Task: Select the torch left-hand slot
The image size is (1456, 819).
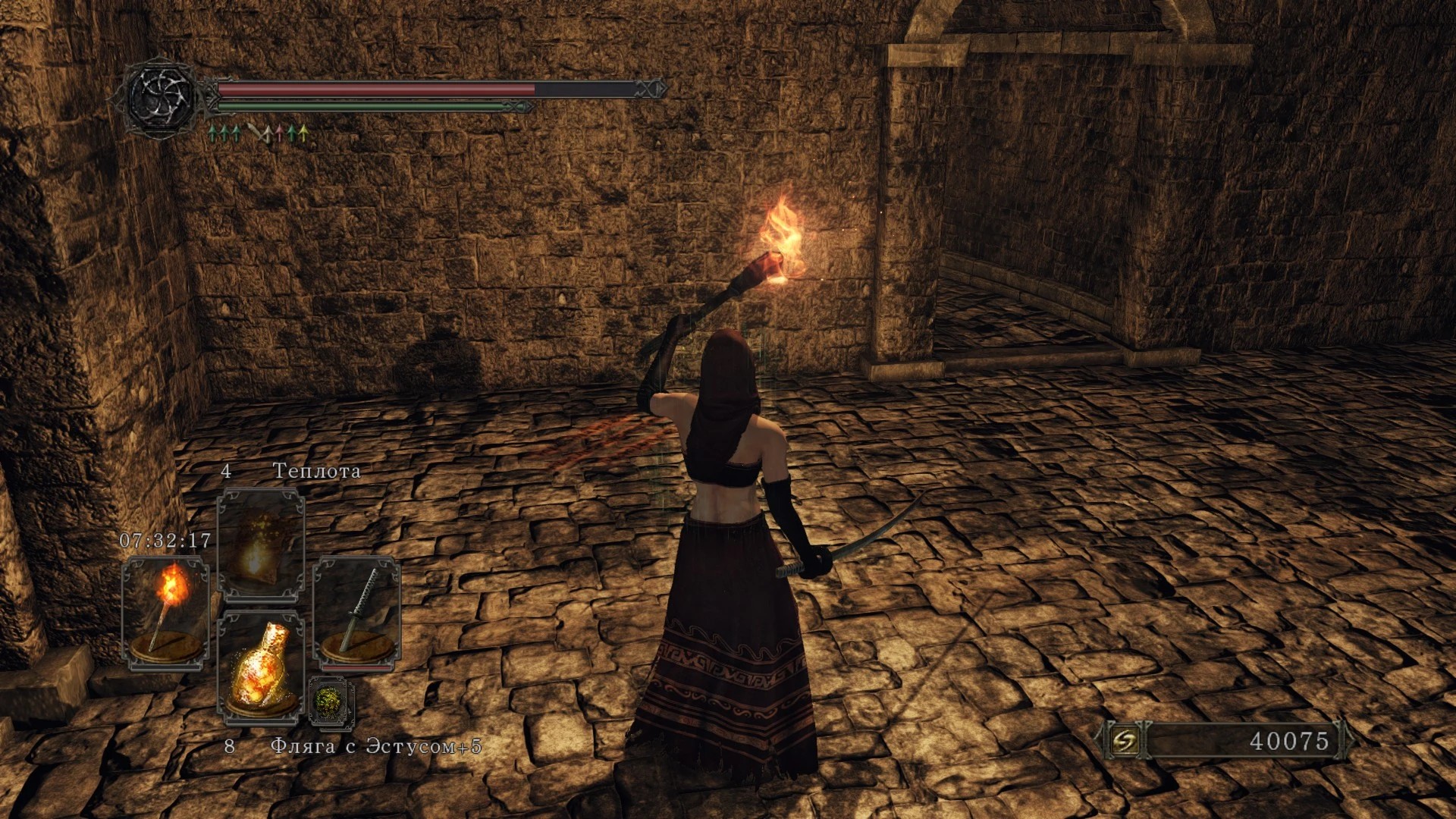Action: point(165,613)
